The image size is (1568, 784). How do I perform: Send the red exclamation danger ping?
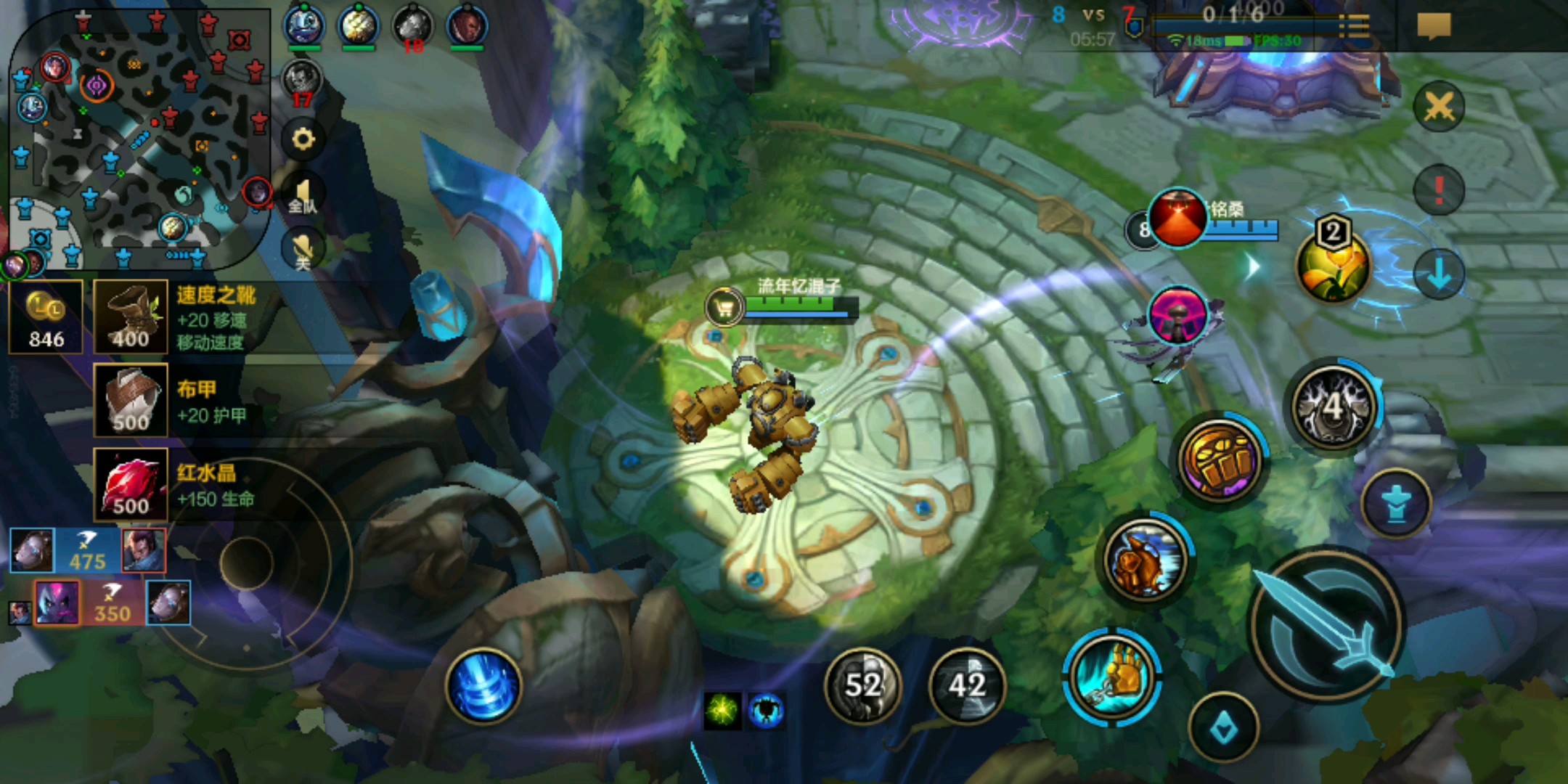tap(1438, 190)
